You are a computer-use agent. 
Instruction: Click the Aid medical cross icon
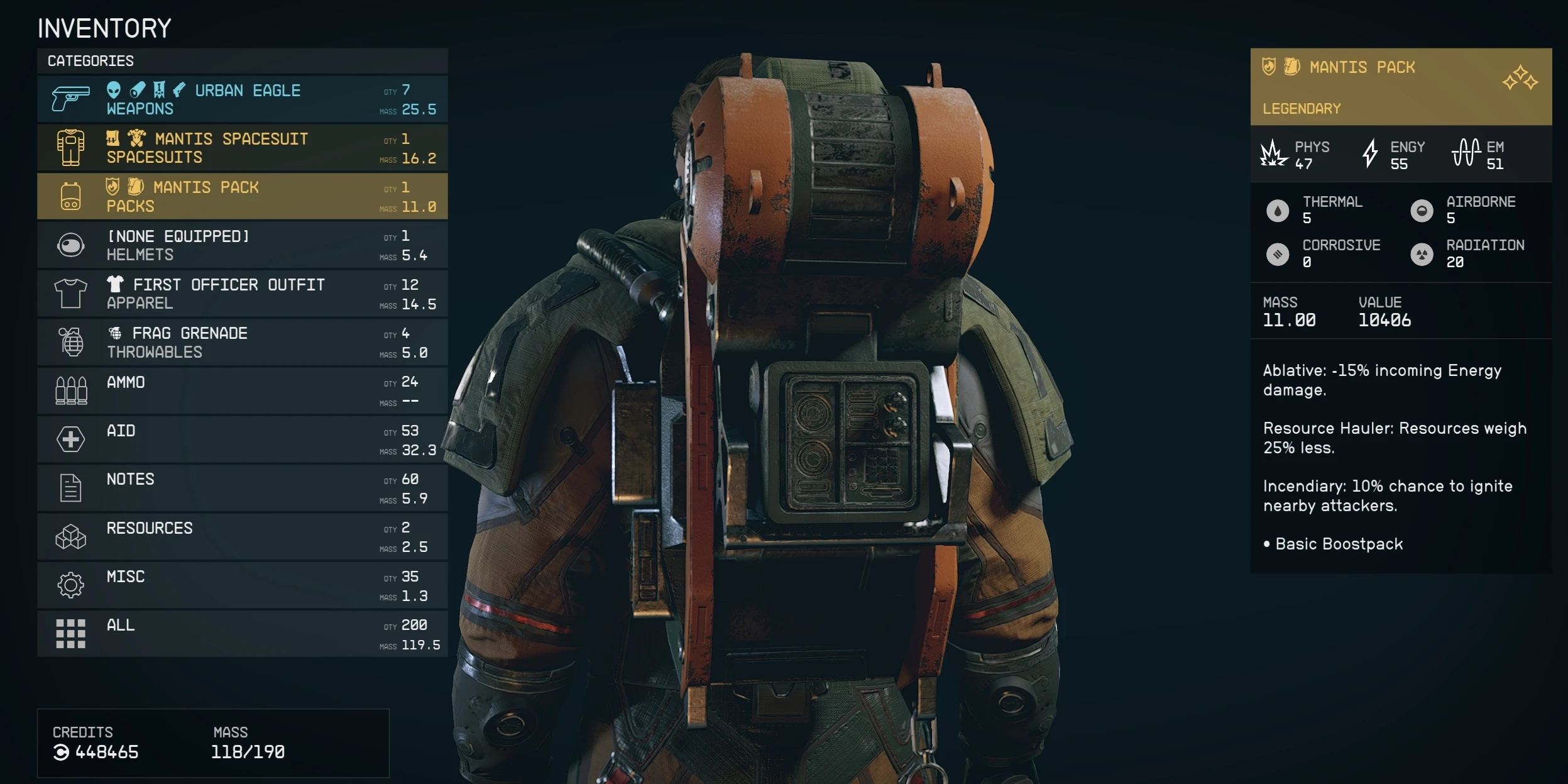coord(70,439)
